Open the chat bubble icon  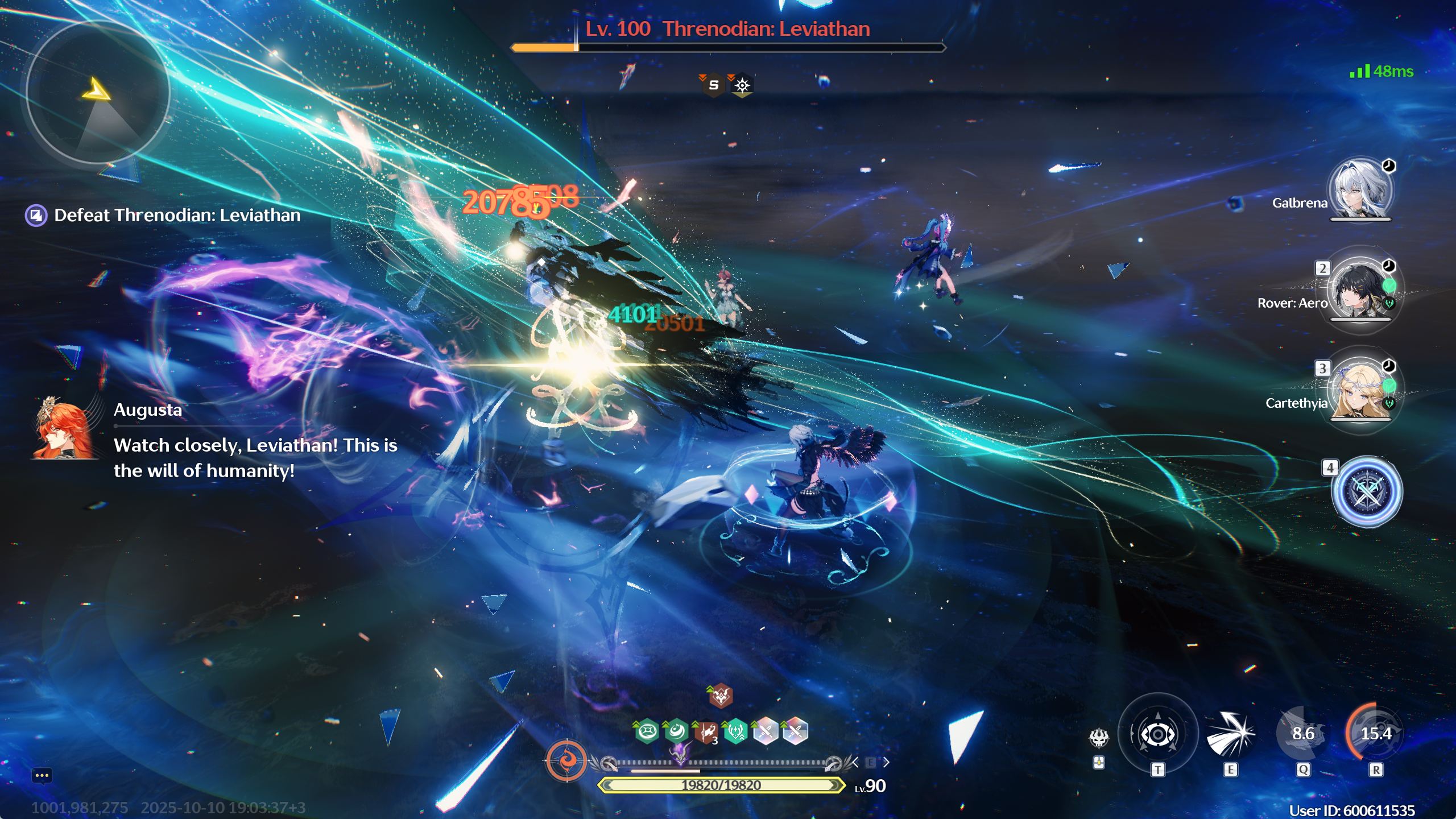(x=42, y=775)
